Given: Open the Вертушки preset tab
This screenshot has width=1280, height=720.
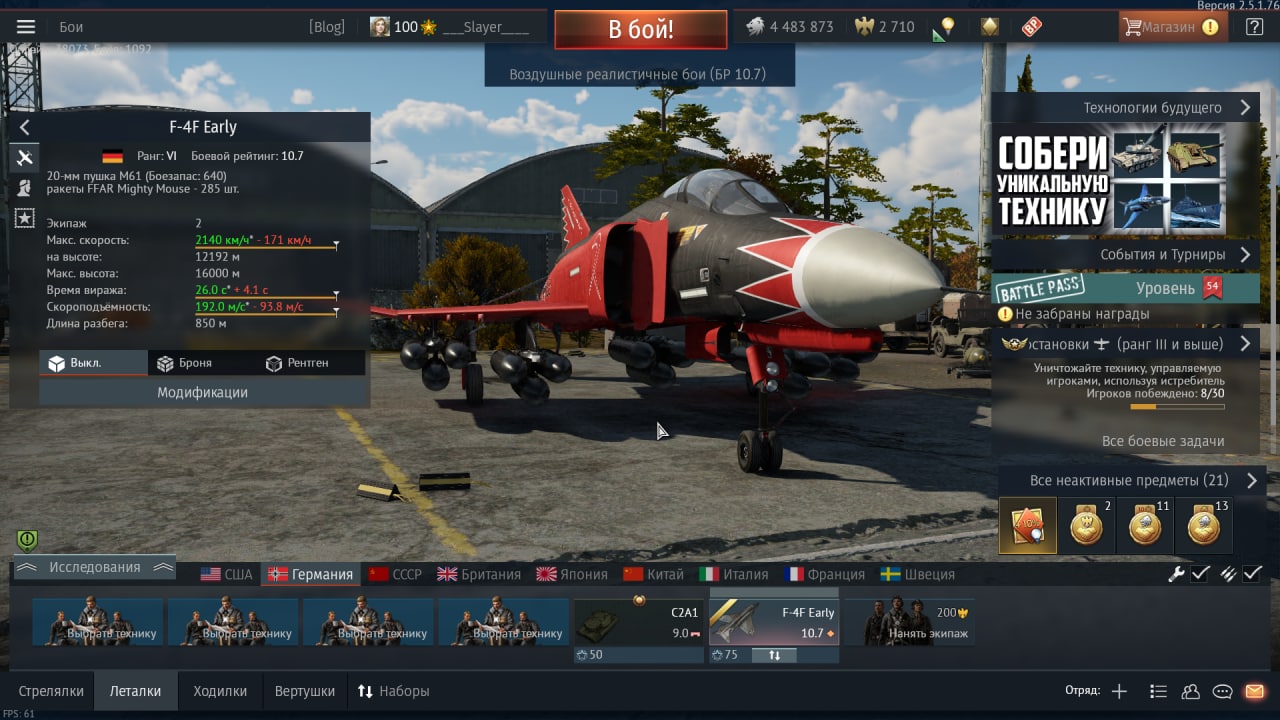Looking at the screenshot, I should point(305,691).
